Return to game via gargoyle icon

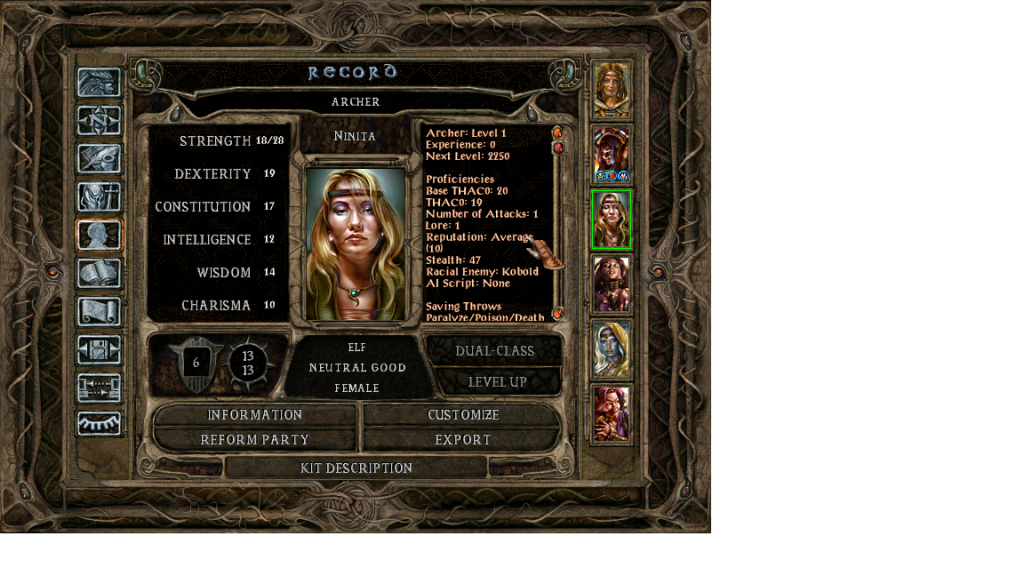(x=99, y=83)
